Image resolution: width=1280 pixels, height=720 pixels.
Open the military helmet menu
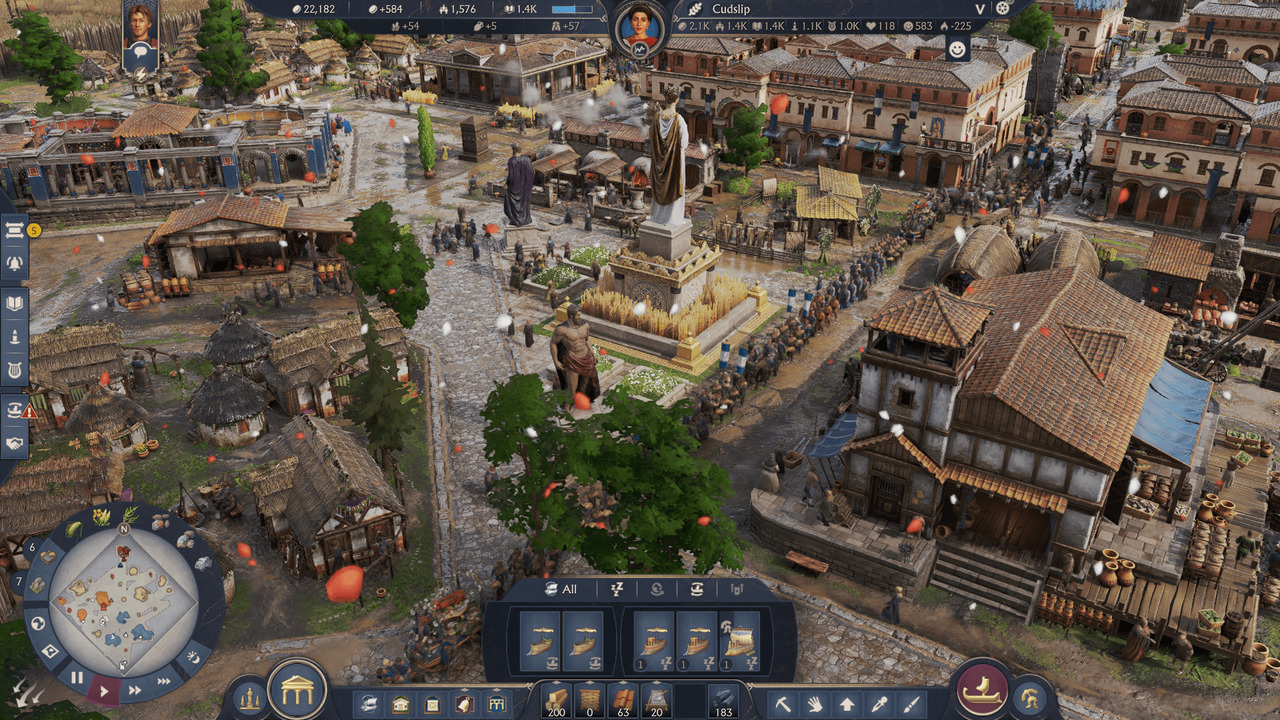[x=1028, y=697]
